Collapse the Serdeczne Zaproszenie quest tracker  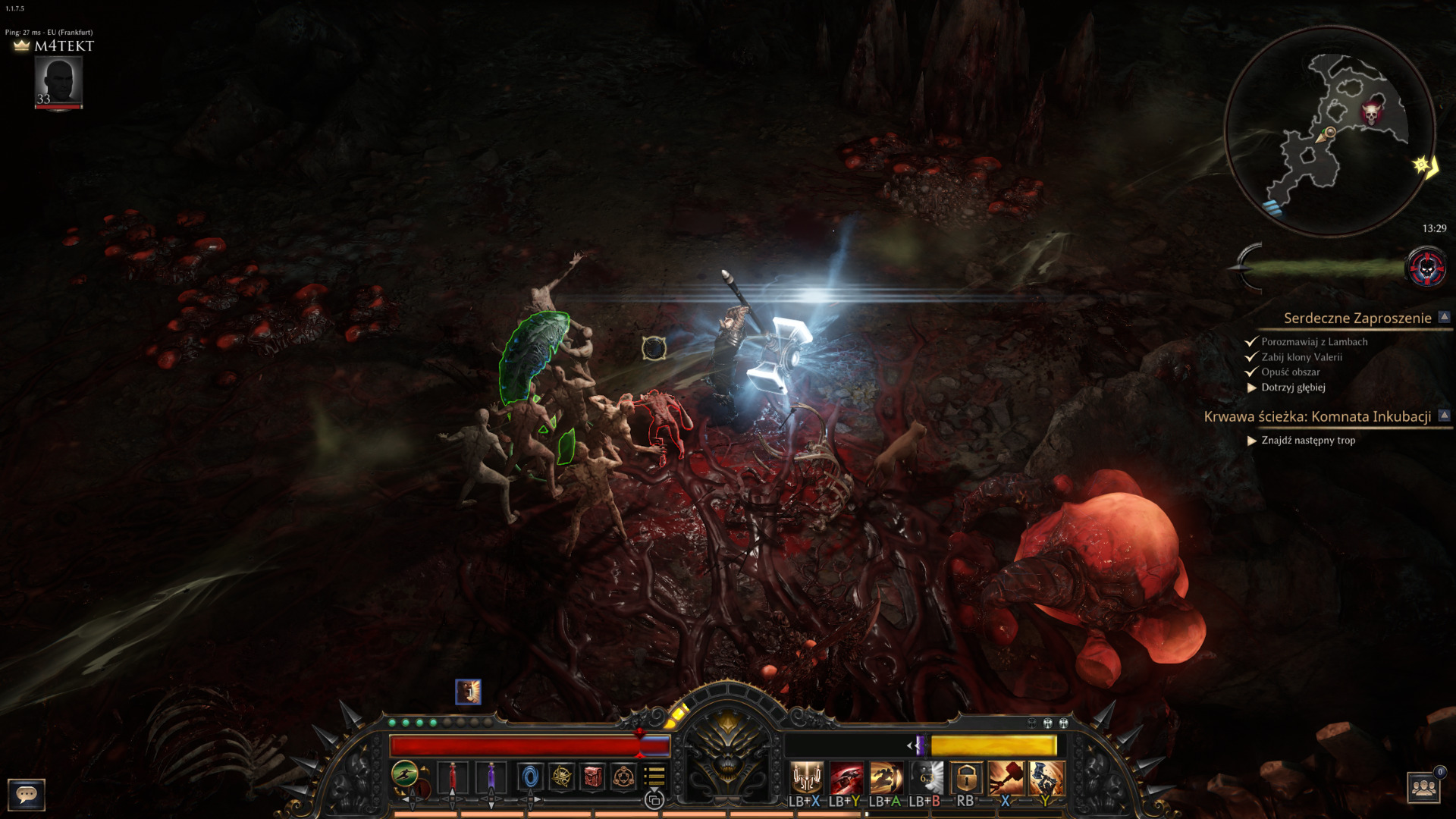pos(1444,317)
